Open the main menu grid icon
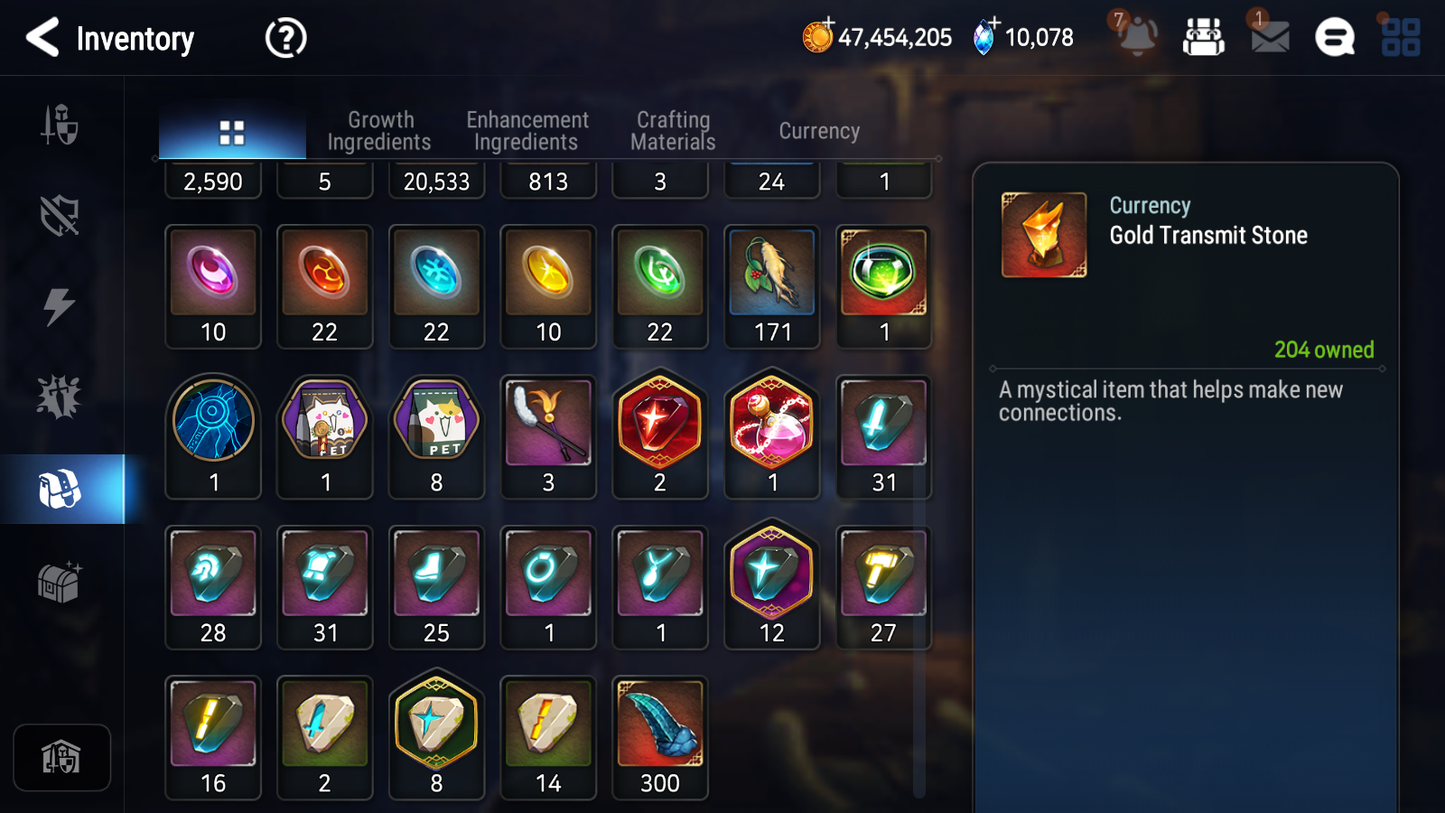Viewport: 1445px width, 813px height. click(1400, 36)
